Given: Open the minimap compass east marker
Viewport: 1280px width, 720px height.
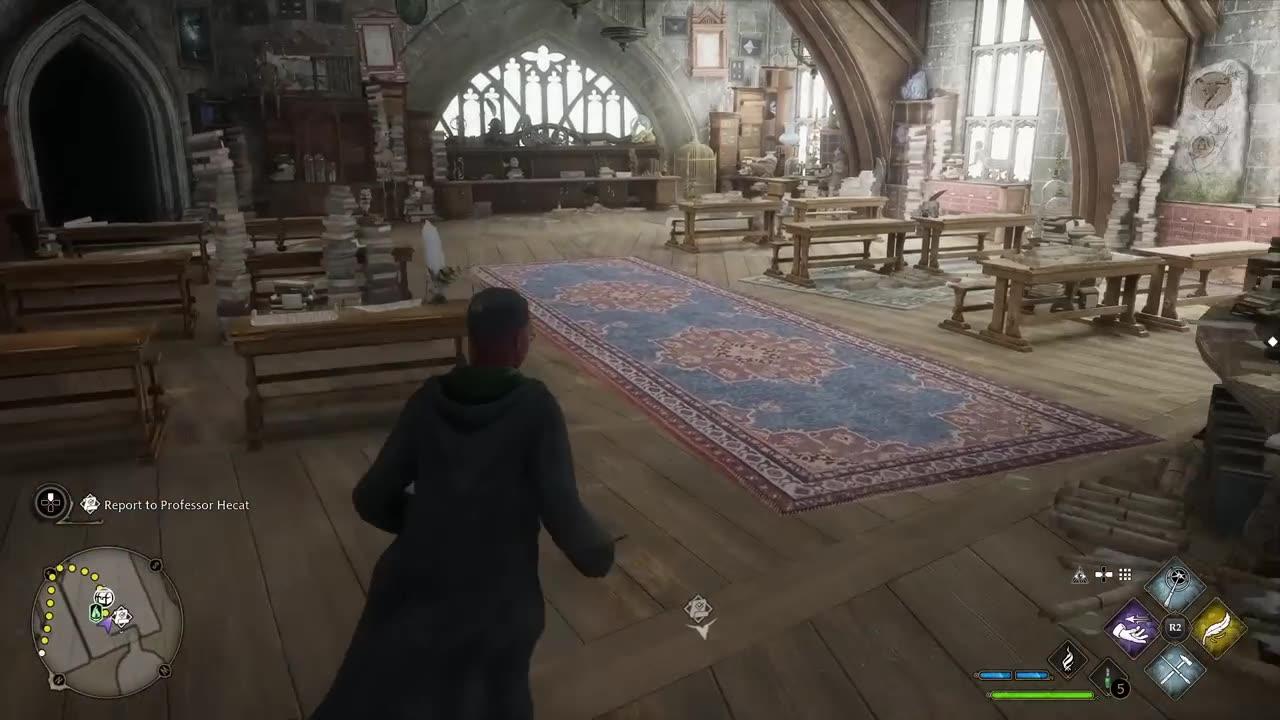Looking at the screenshot, I should (155, 565).
